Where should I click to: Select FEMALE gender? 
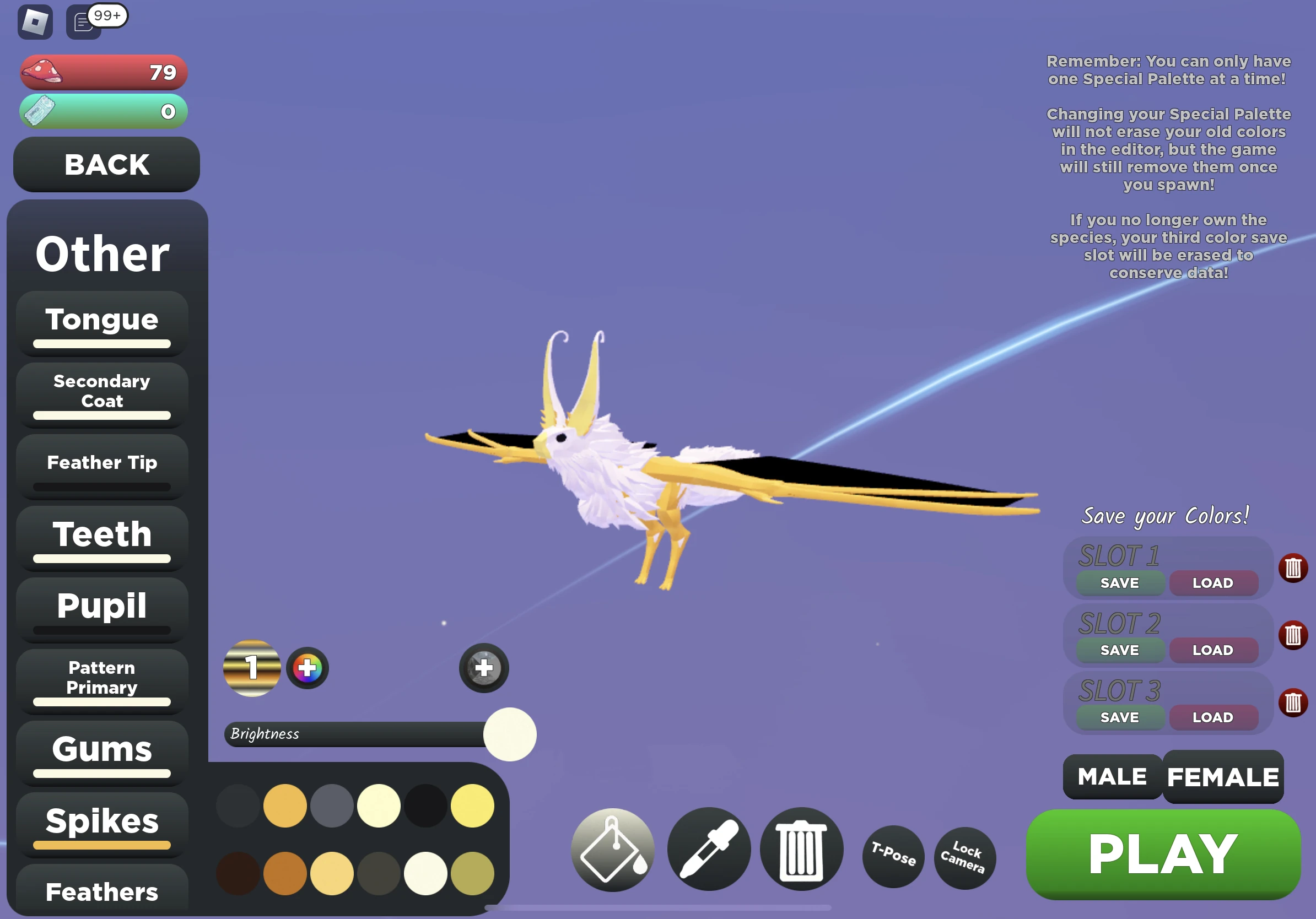tap(1222, 777)
